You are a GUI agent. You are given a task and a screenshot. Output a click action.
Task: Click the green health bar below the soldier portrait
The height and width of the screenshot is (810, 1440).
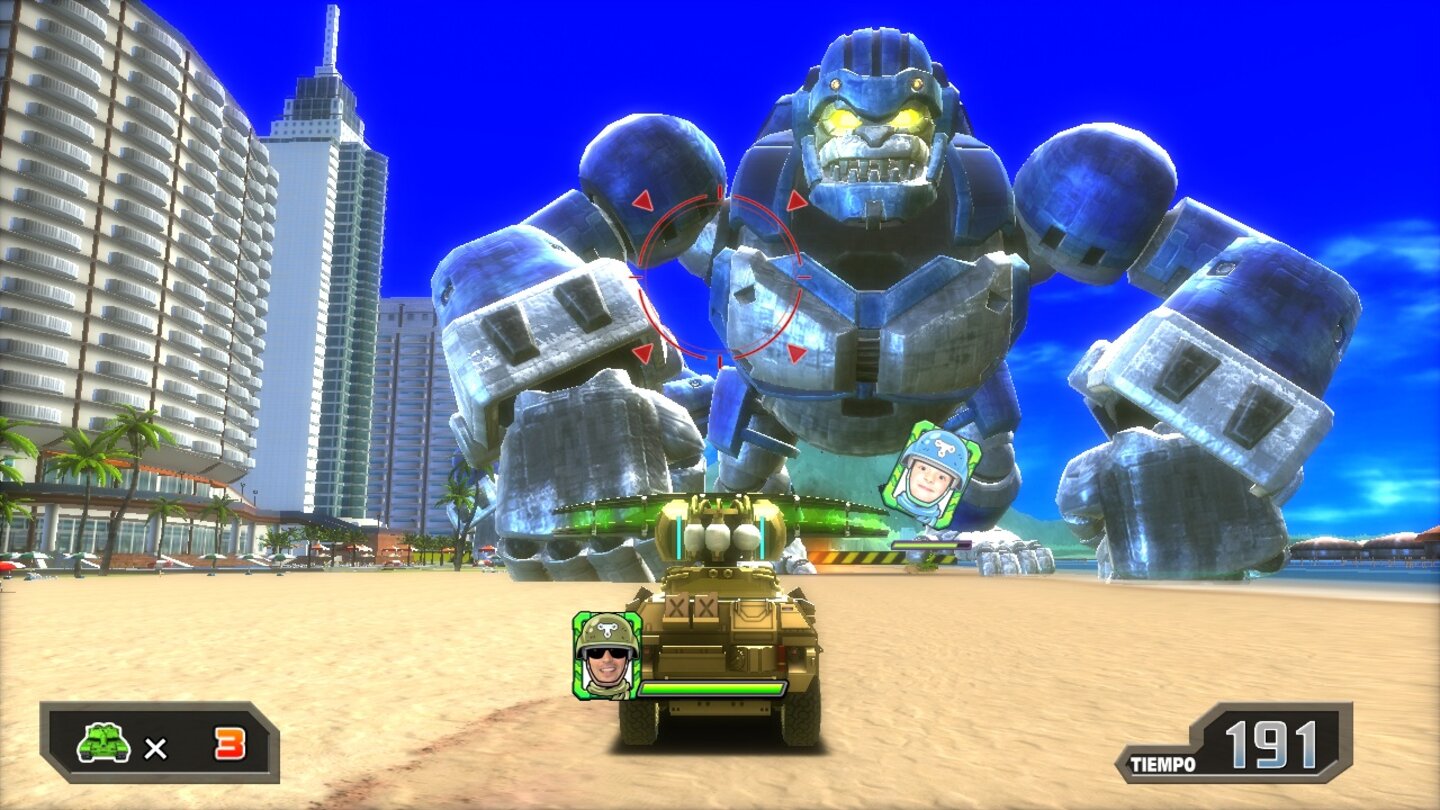click(712, 690)
